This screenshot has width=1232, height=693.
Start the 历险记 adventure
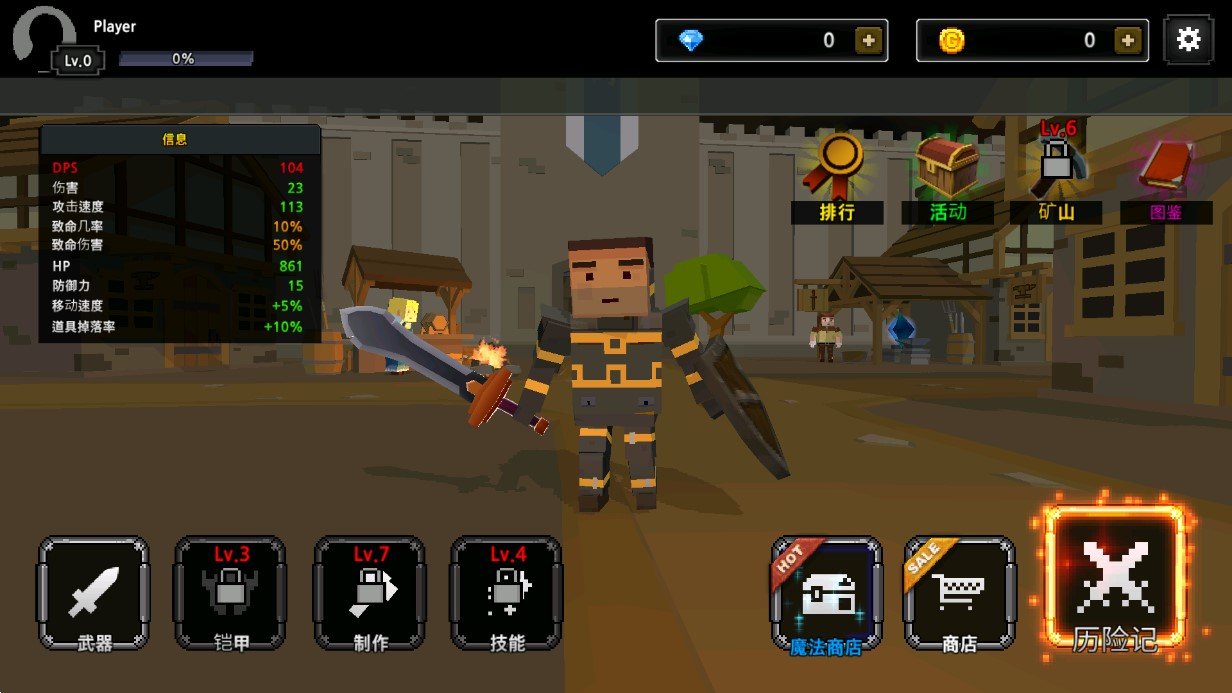pos(1115,582)
